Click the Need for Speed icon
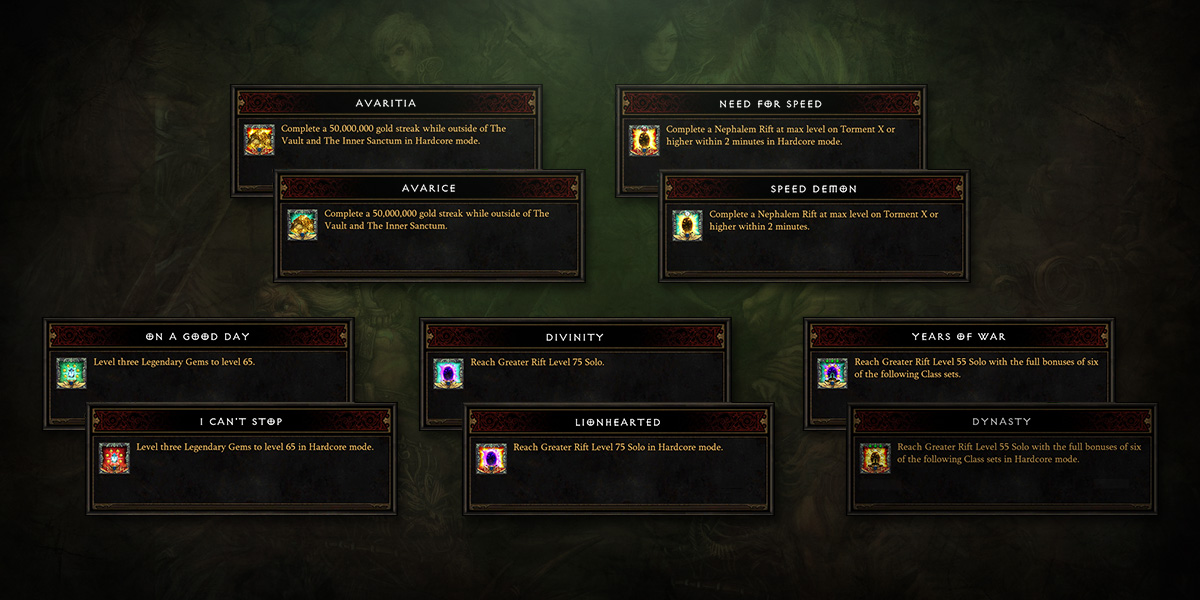 tap(644, 140)
